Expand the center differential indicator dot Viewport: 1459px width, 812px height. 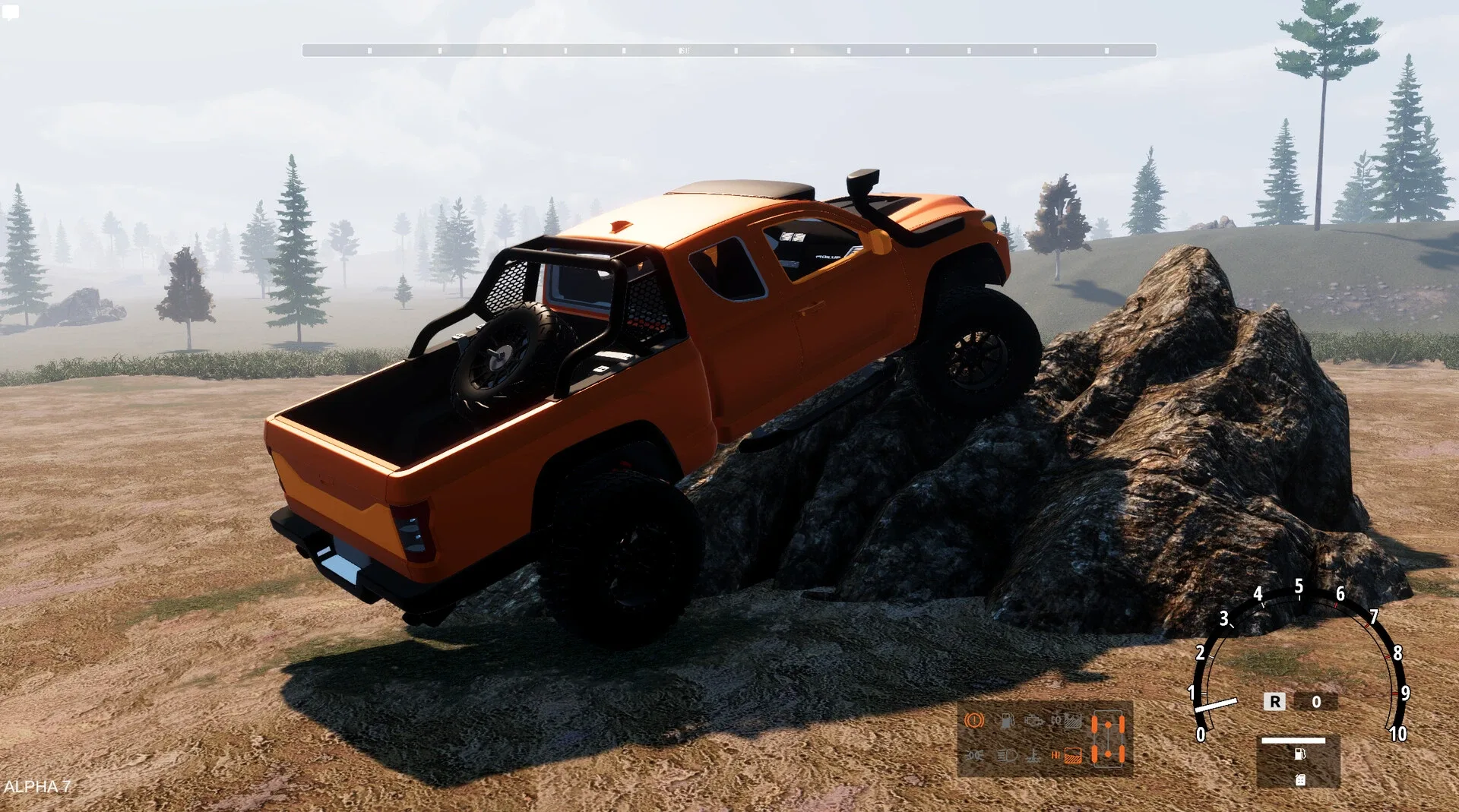point(1108,741)
